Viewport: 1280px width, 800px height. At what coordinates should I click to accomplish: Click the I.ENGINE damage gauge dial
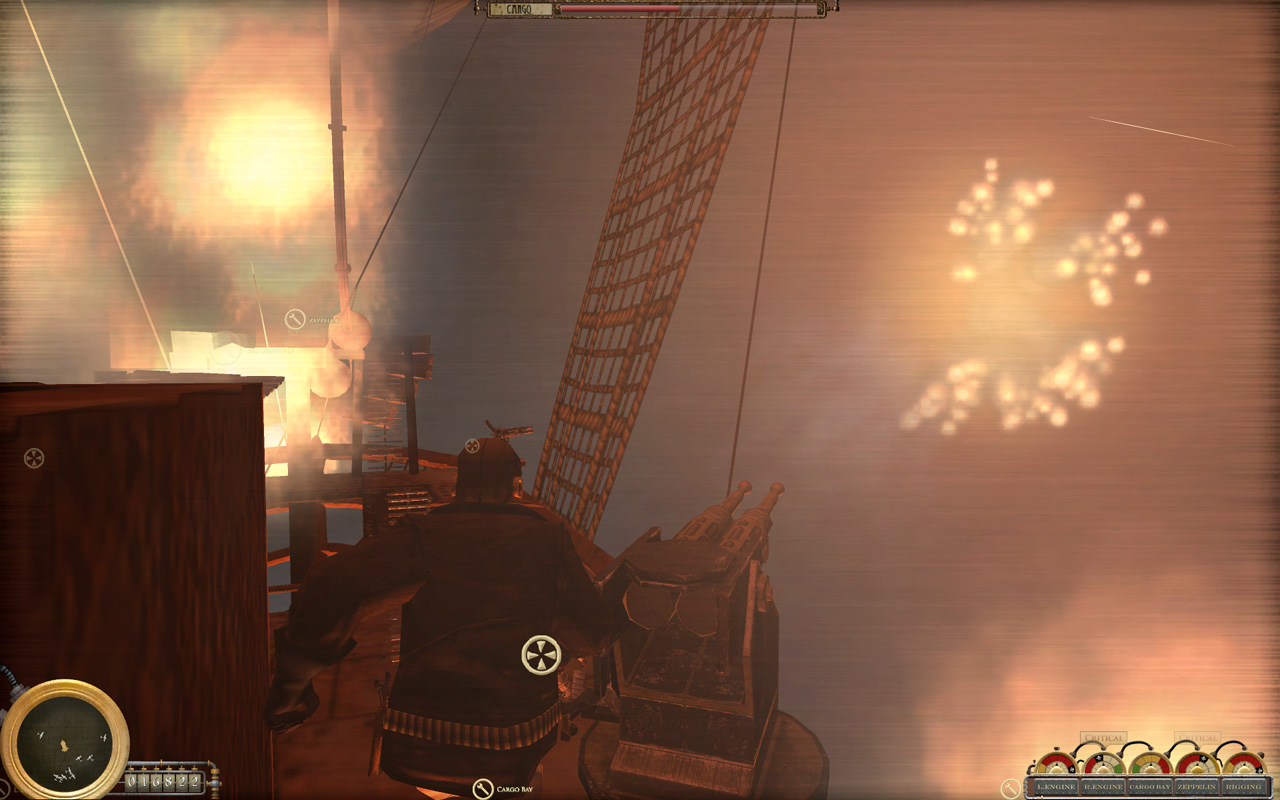coord(1057,766)
